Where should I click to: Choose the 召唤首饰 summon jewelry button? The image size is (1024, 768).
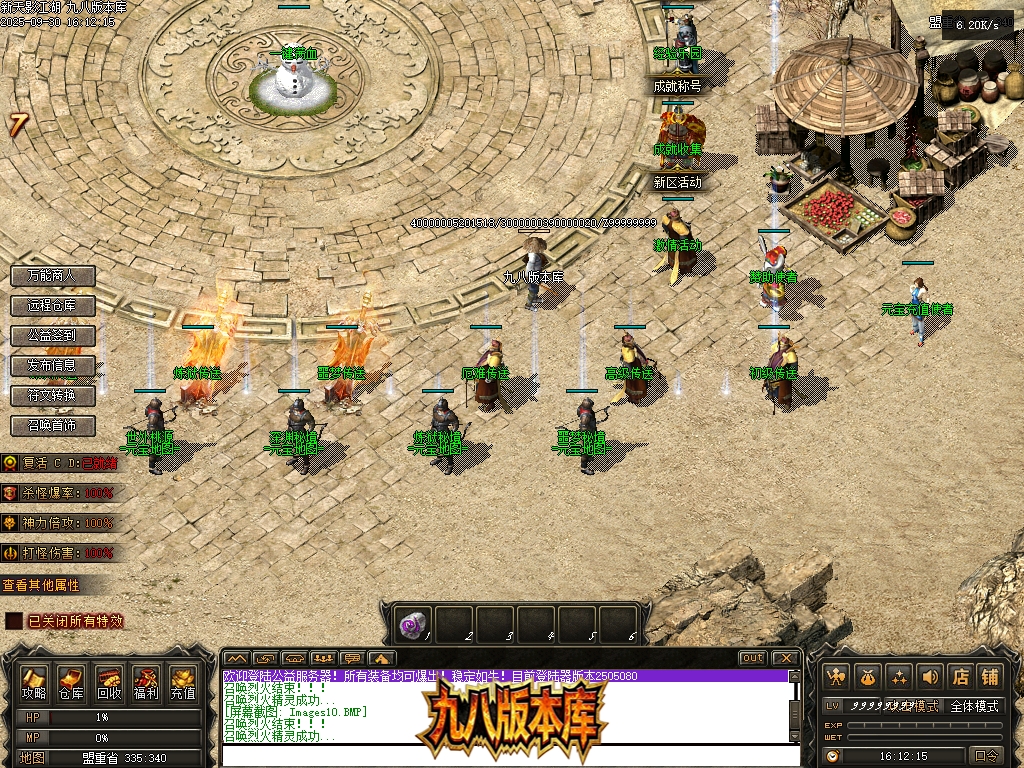53,425
